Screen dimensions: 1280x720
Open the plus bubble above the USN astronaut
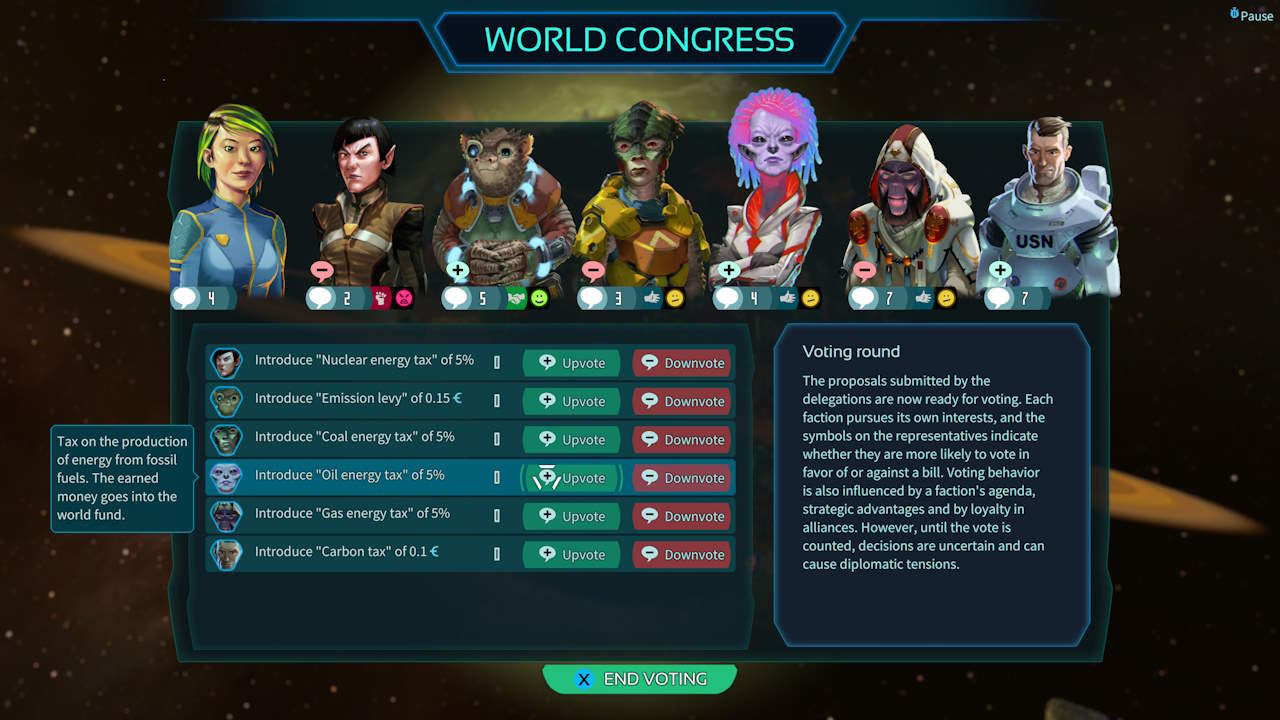[x=999, y=270]
